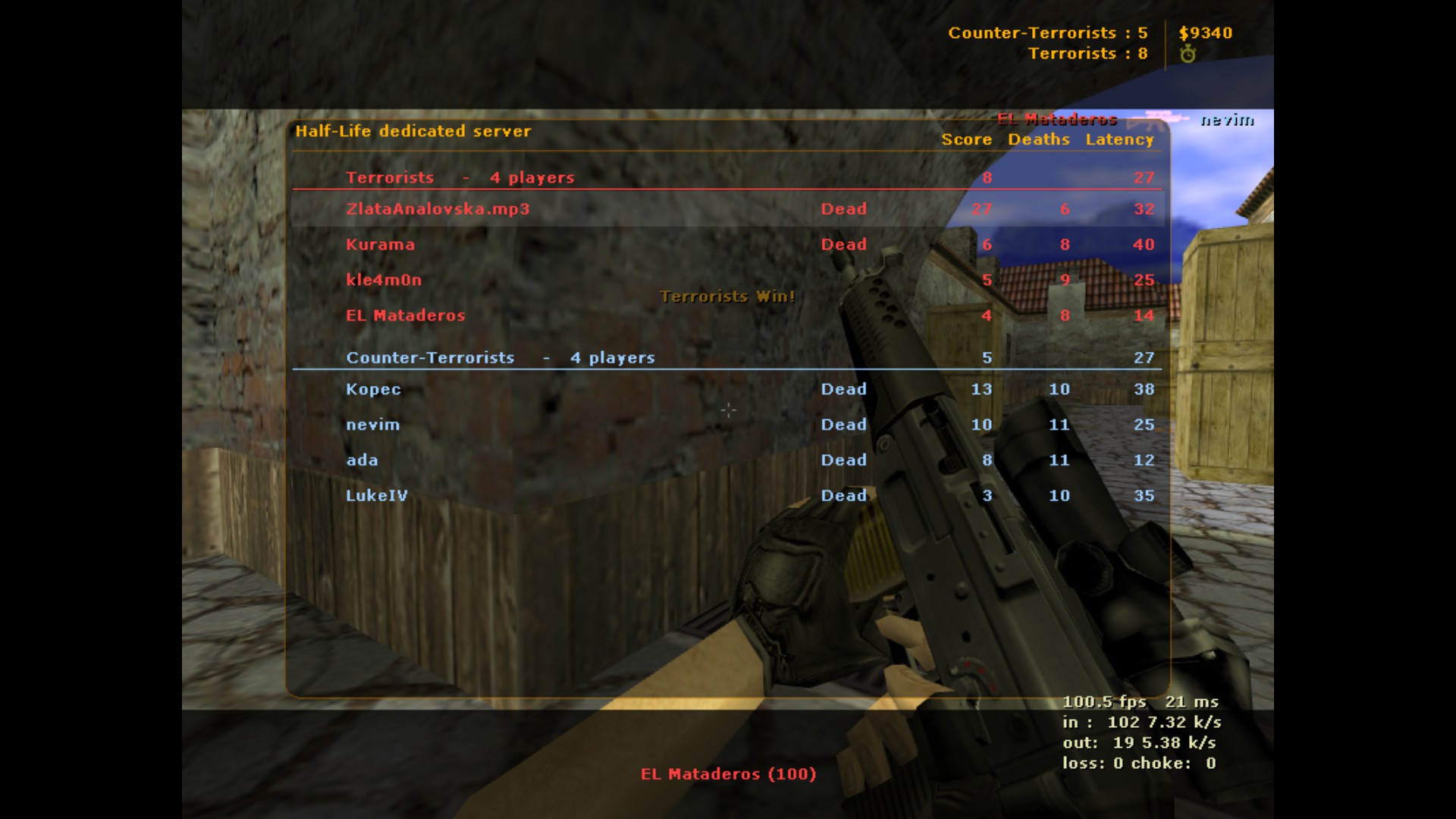
Task: Select ZlataAnalovska.mp3 in the scoreboard
Action: pos(438,209)
